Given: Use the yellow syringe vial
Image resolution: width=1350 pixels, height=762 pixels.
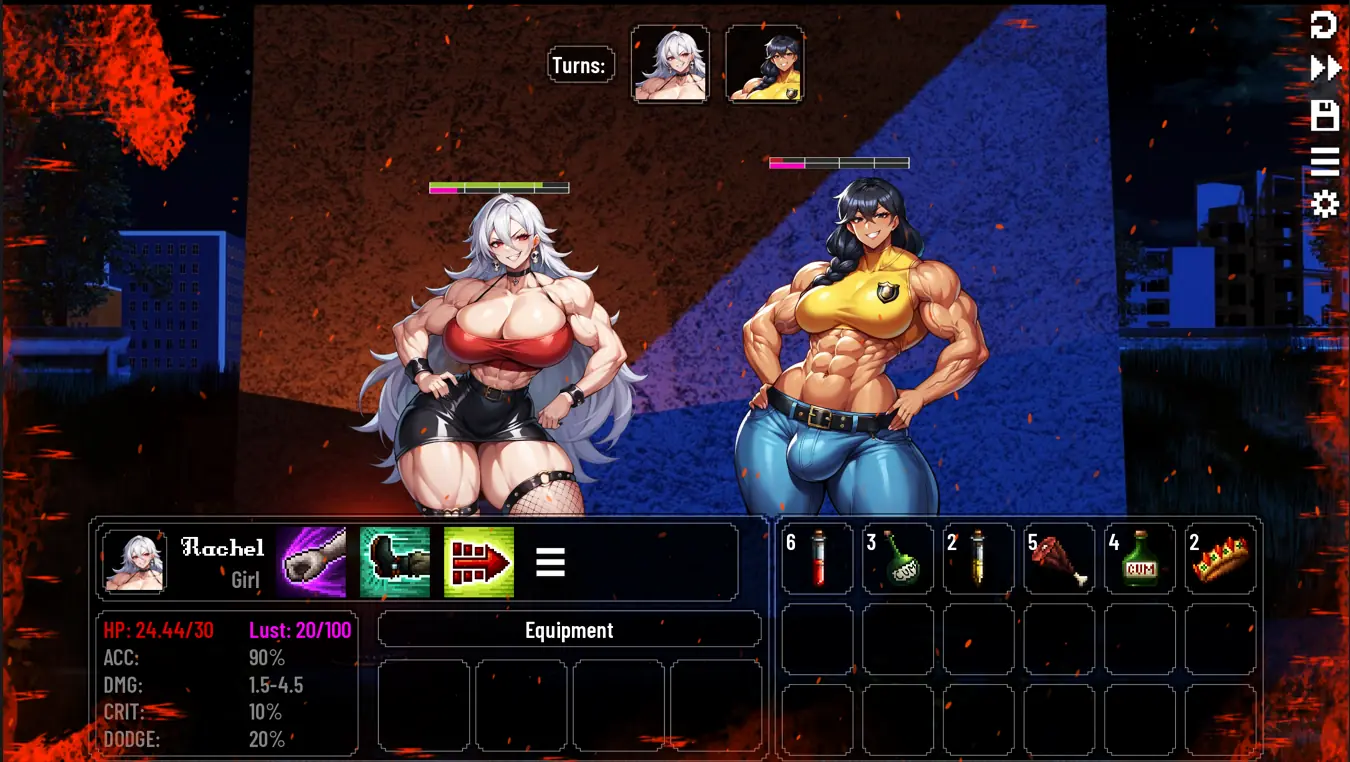Looking at the screenshot, I should (x=978, y=559).
